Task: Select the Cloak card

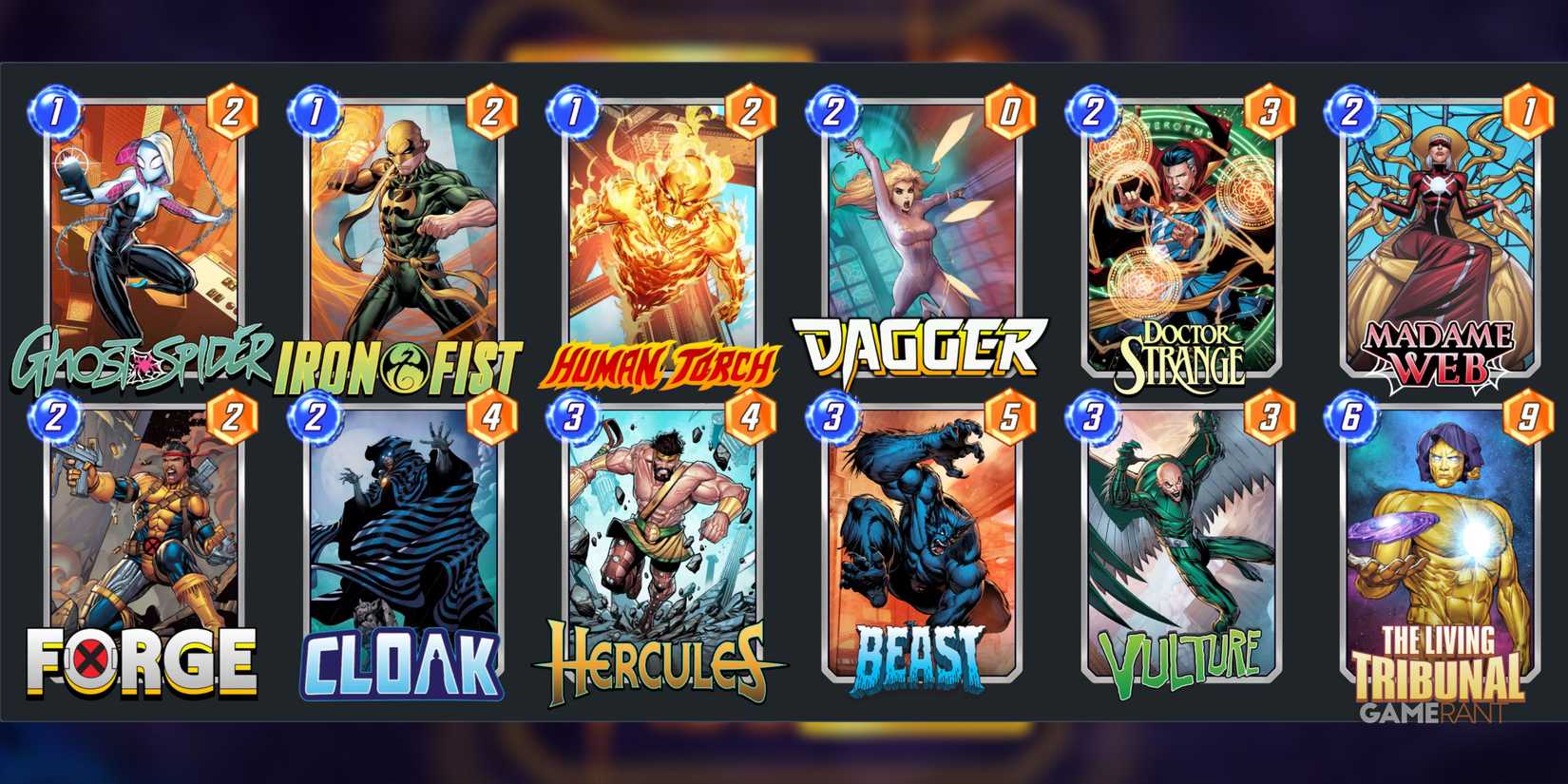Action: (x=403, y=542)
